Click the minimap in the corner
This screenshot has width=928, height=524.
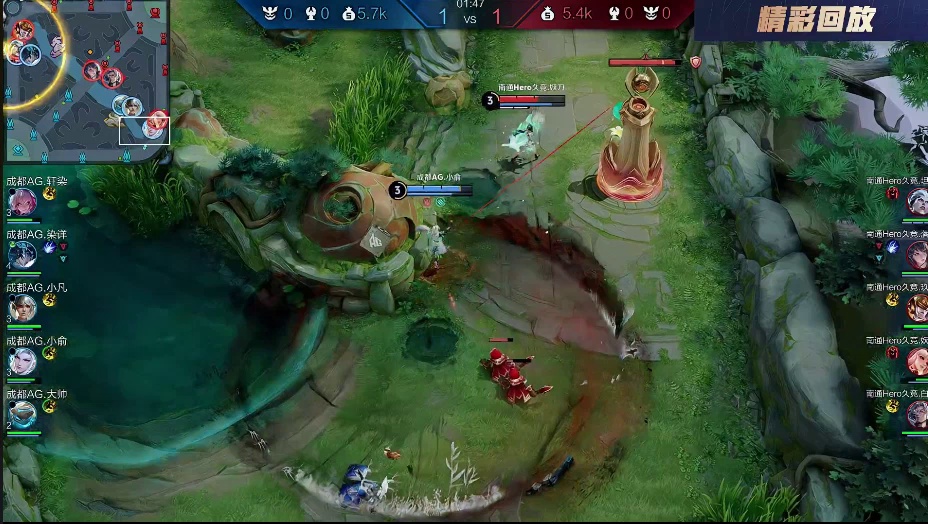tap(84, 80)
